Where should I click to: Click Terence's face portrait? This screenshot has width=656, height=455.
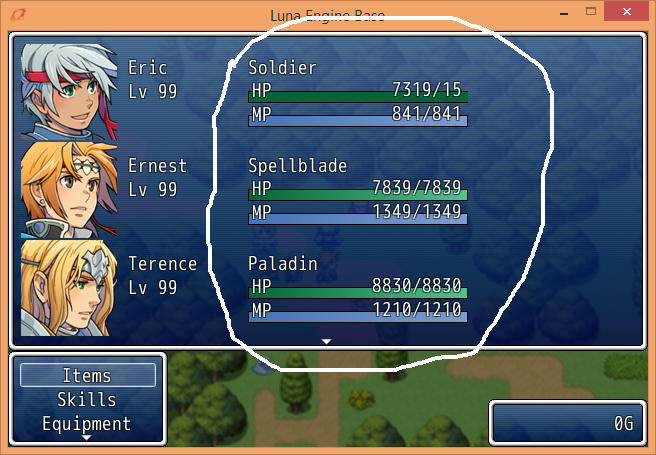coord(69,287)
